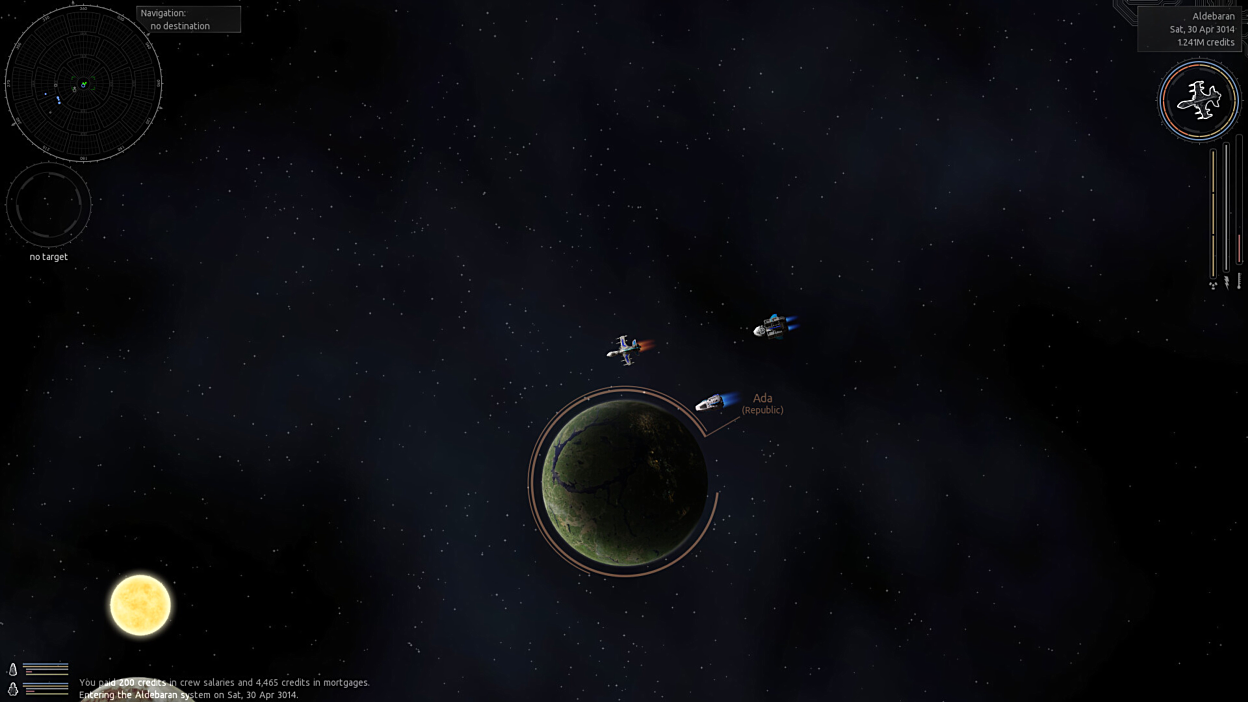Select the Navigation destination box

[x=188, y=19]
